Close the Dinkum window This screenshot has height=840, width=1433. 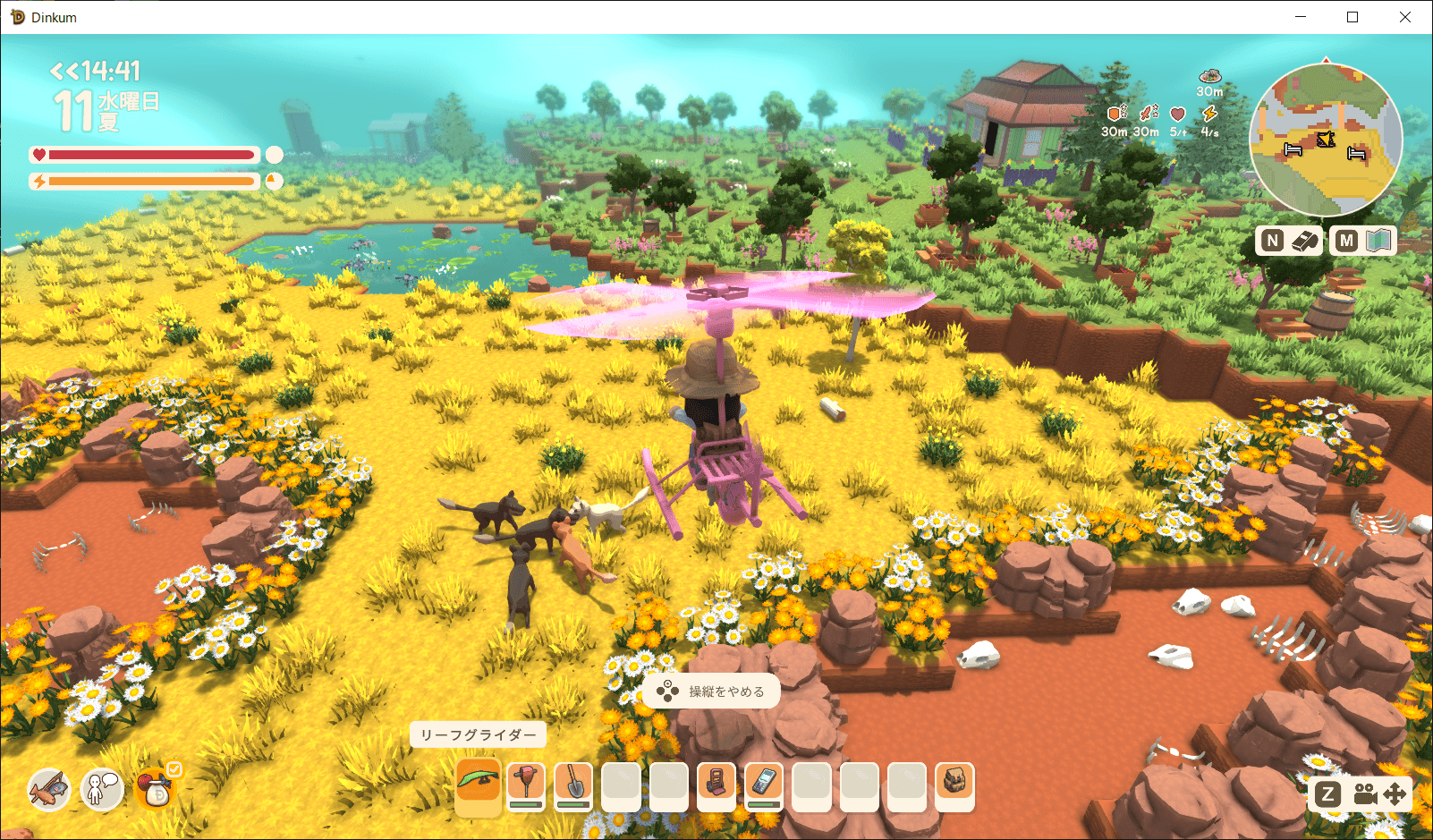click(1404, 17)
